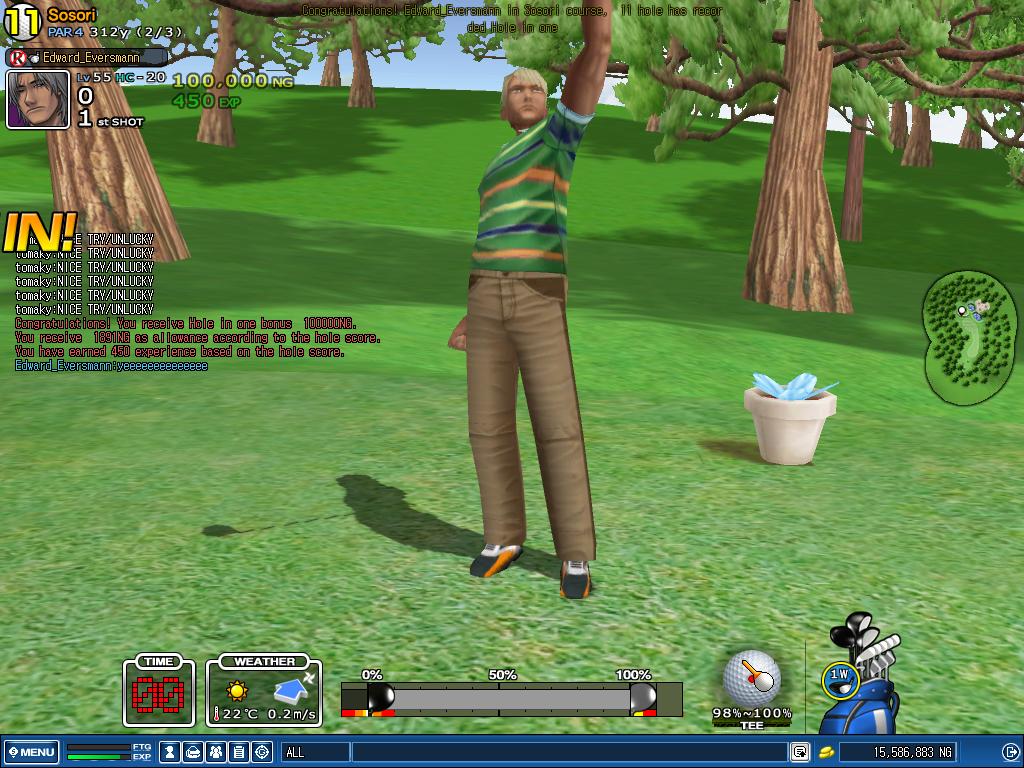Screen dimensions: 1024x768
Task: Click the course hole minimap
Action: tap(968, 337)
